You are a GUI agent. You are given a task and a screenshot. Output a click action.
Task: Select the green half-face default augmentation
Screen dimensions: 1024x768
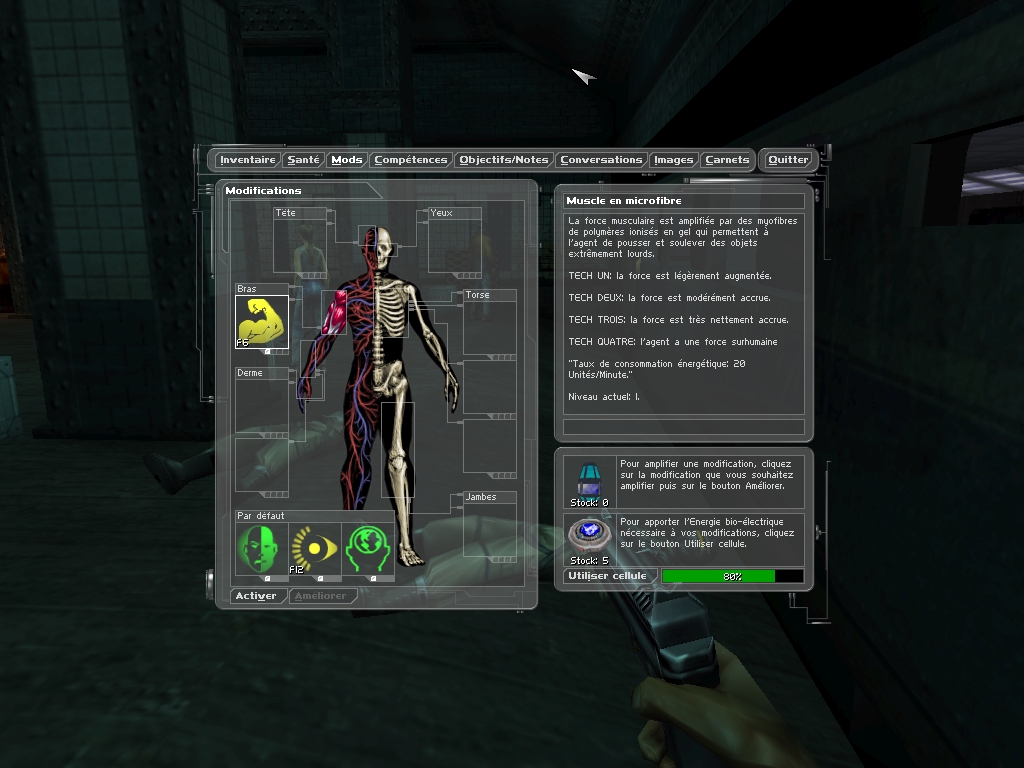pos(261,549)
